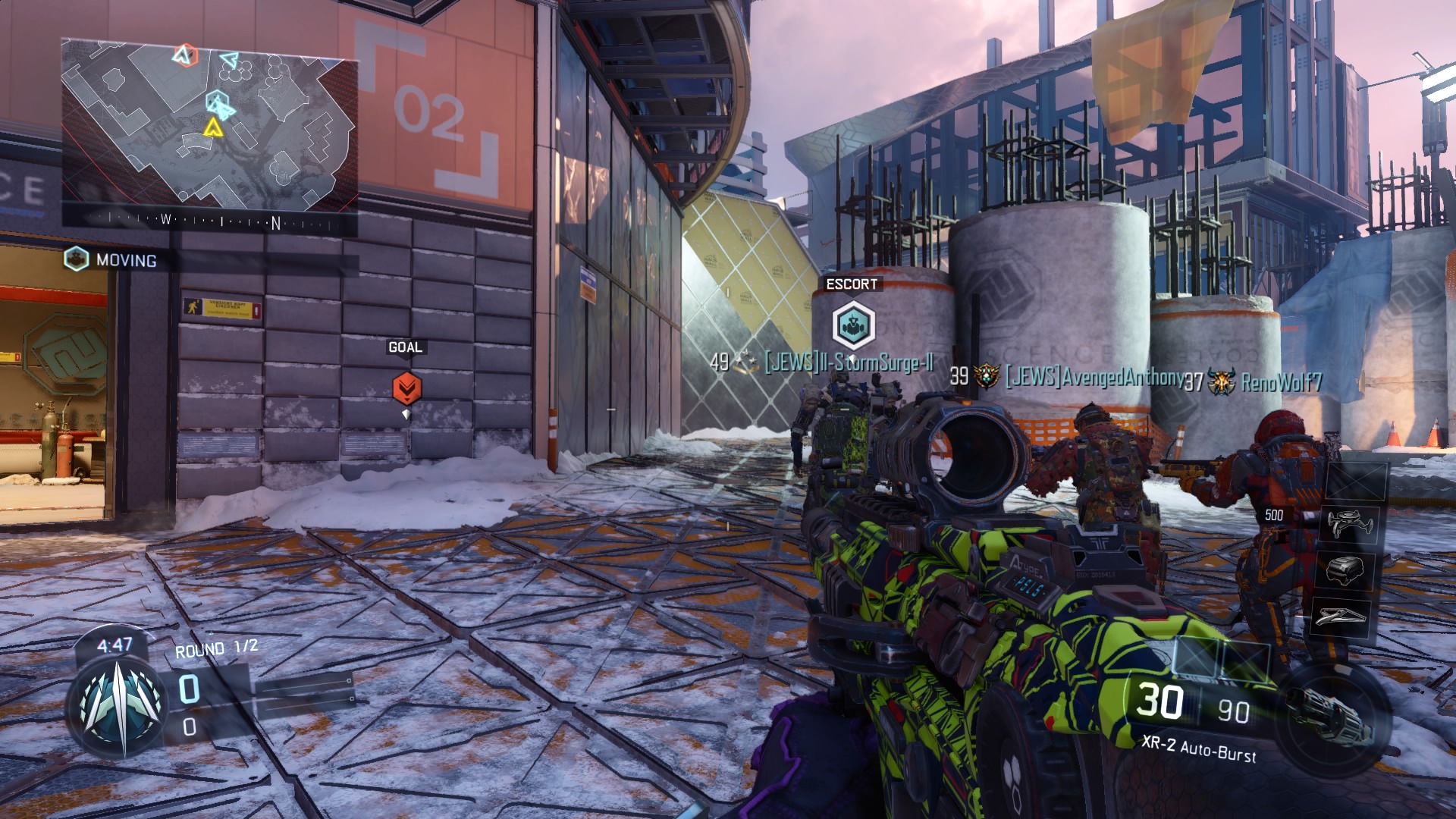Select the [JEWS]II-StormSurge-II nameplate
The height and width of the screenshot is (819, 1456).
849,364
